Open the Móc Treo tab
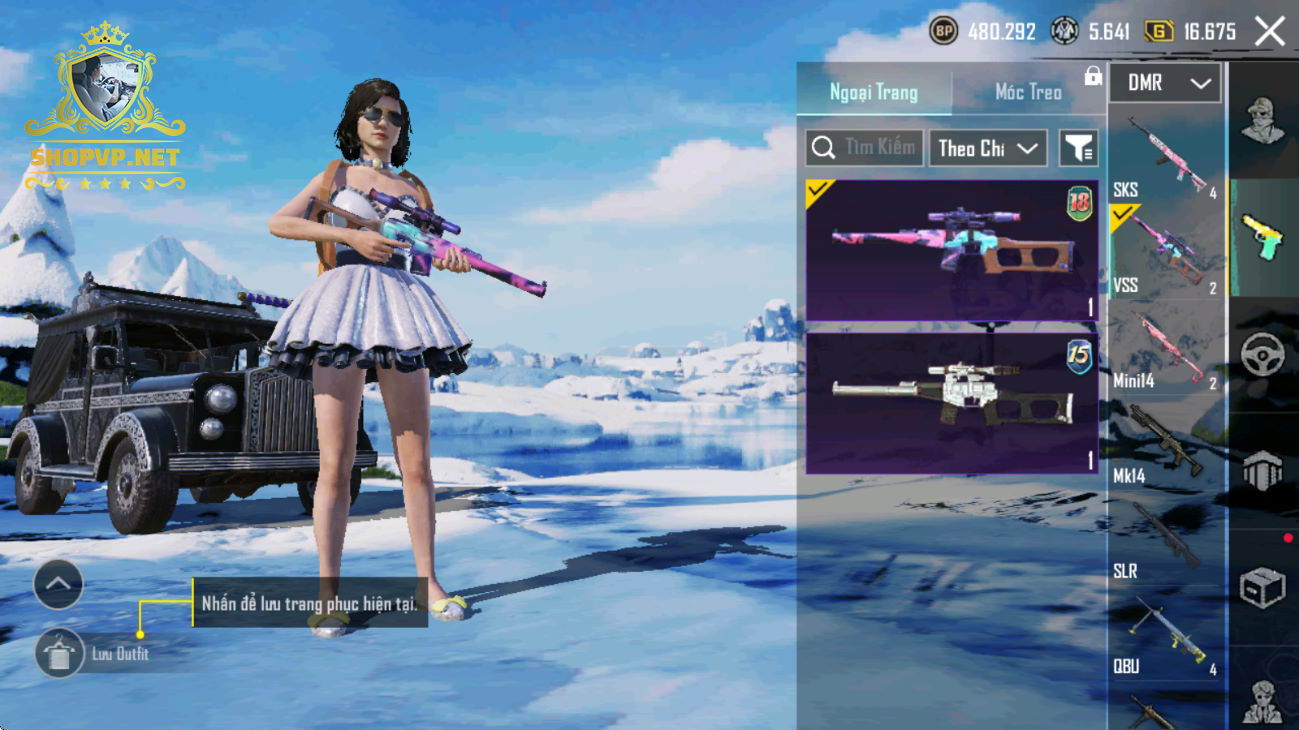This screenshot has height=730, width=1299. (x=1027, y=93)
